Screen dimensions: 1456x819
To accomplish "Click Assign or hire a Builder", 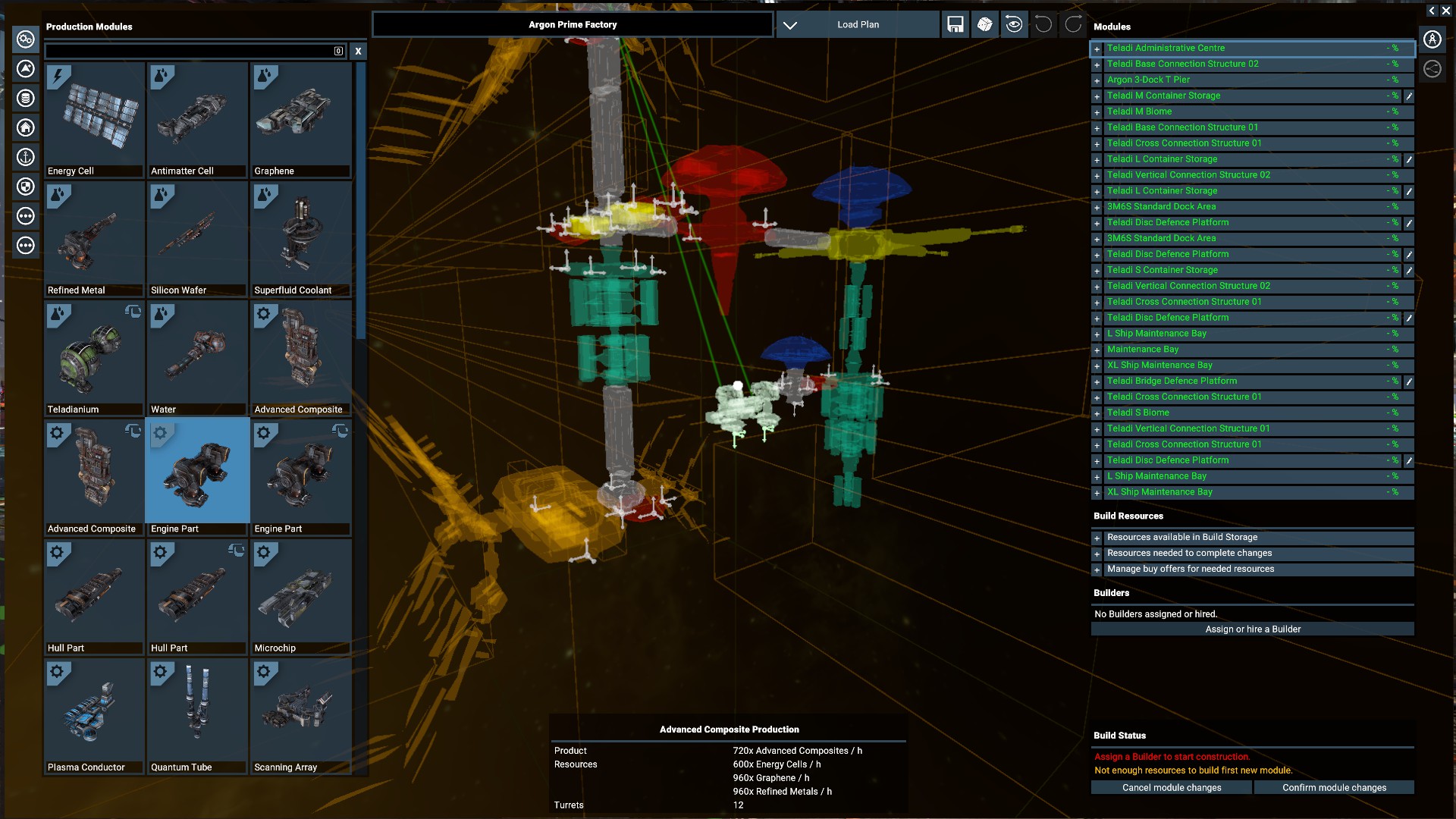I will [x=1253, y=629].
